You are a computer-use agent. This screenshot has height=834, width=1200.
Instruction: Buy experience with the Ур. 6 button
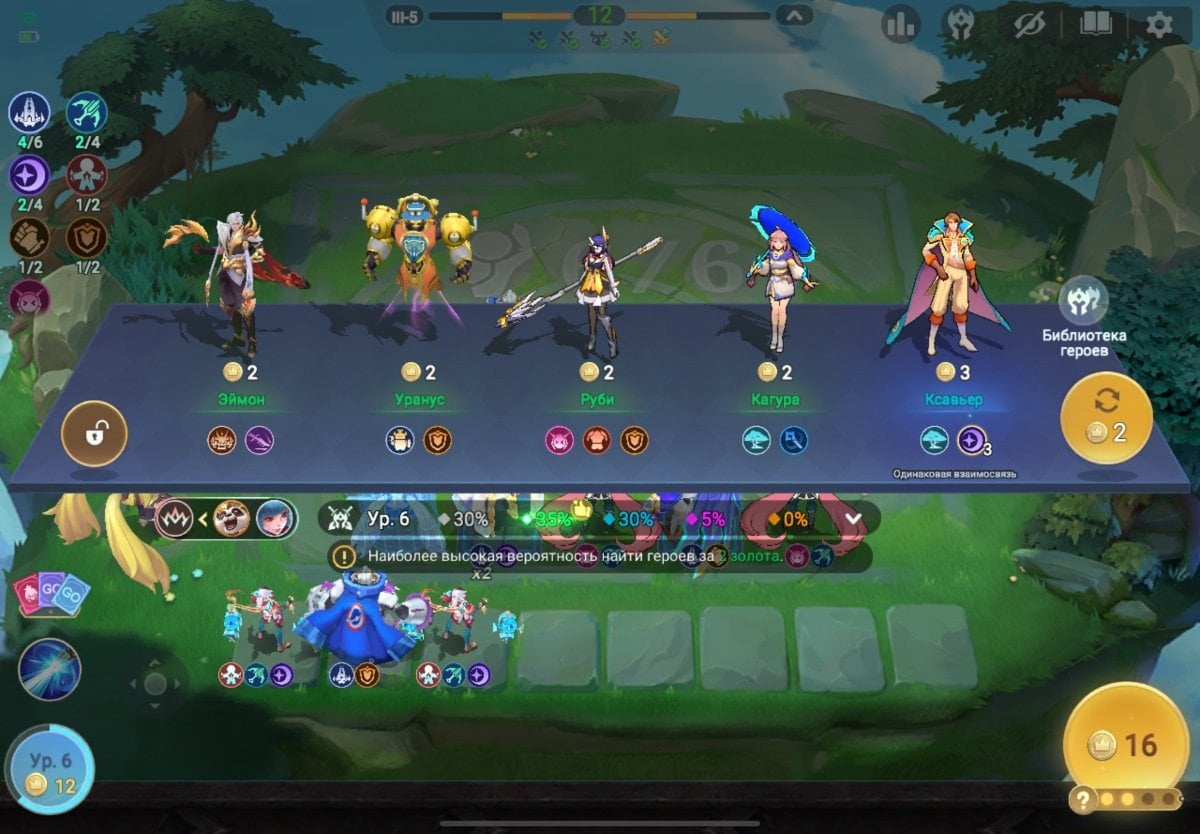50,770
